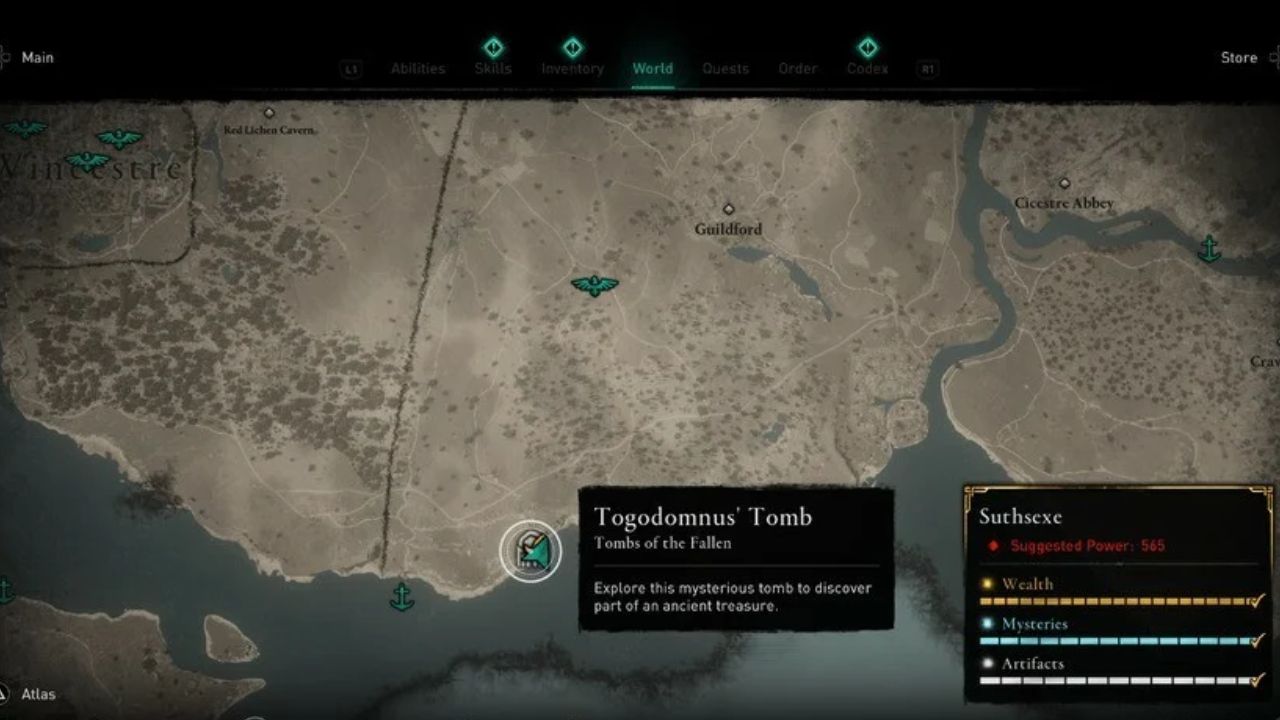Viewport: 1280px width, 720px height.
Task: Click the Mysteries completion checkmark
Action: click(x=1255, y=640)
